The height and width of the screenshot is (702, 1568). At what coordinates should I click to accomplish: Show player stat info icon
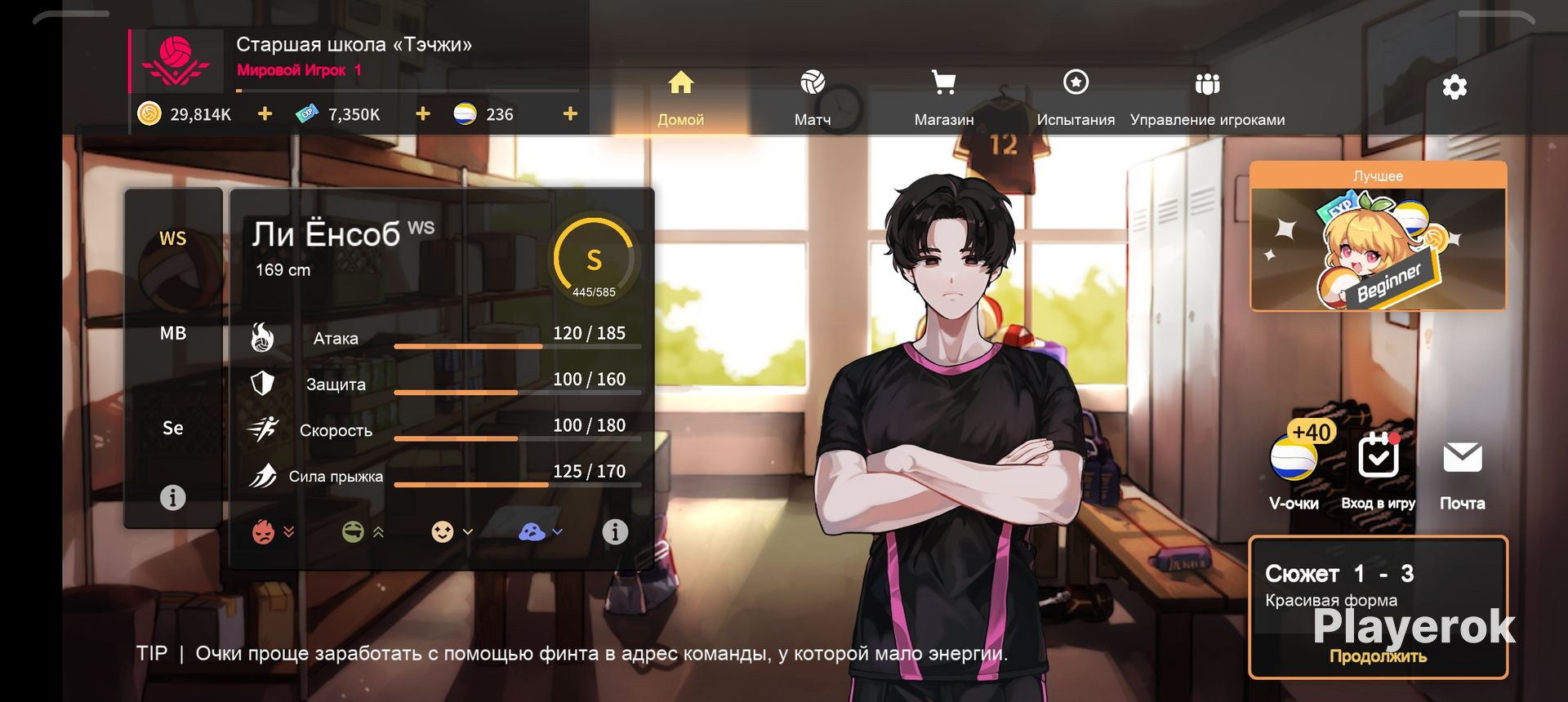tap(615, 532)
